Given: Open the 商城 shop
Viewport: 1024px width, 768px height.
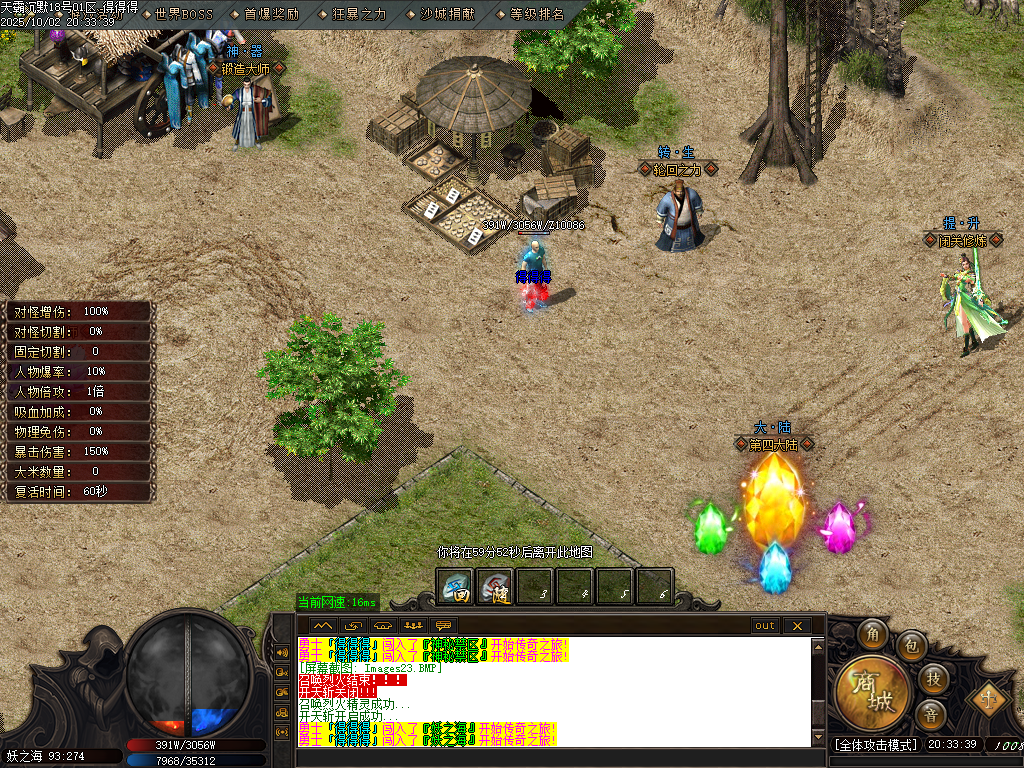Looking at the screenshot, I should pos(874,692).
